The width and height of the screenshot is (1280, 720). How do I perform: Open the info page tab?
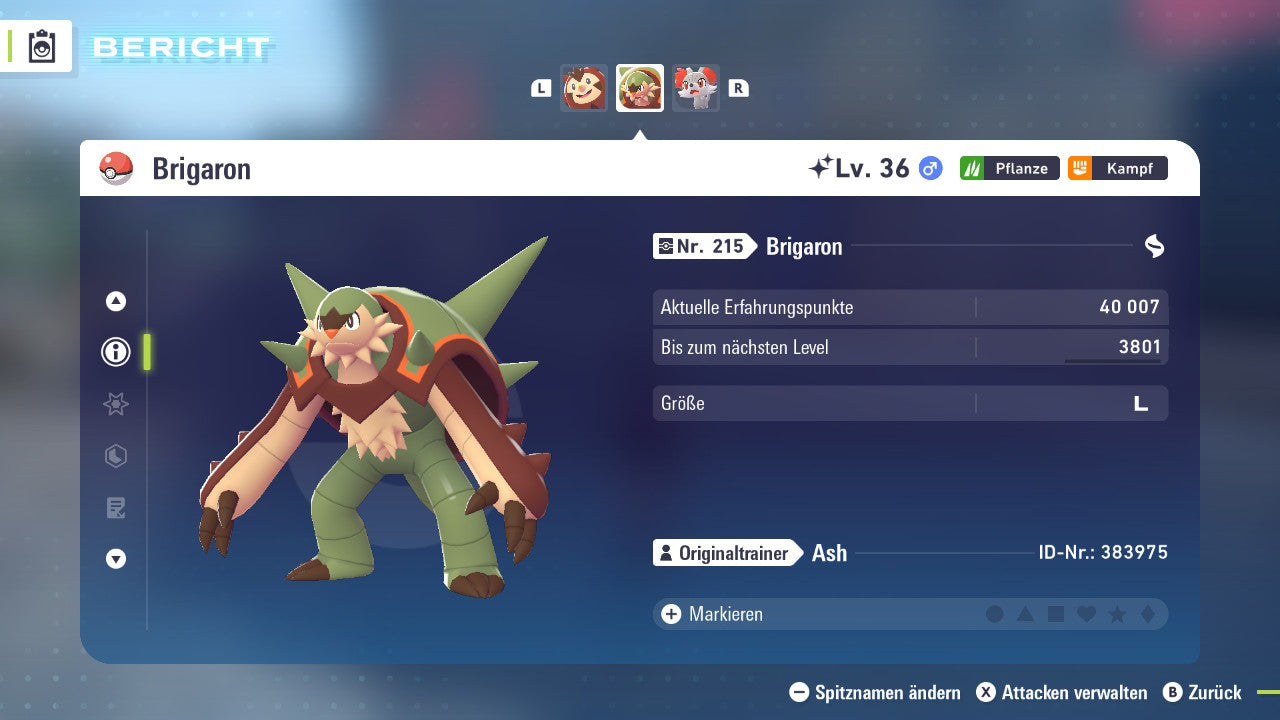click(116, 352)
